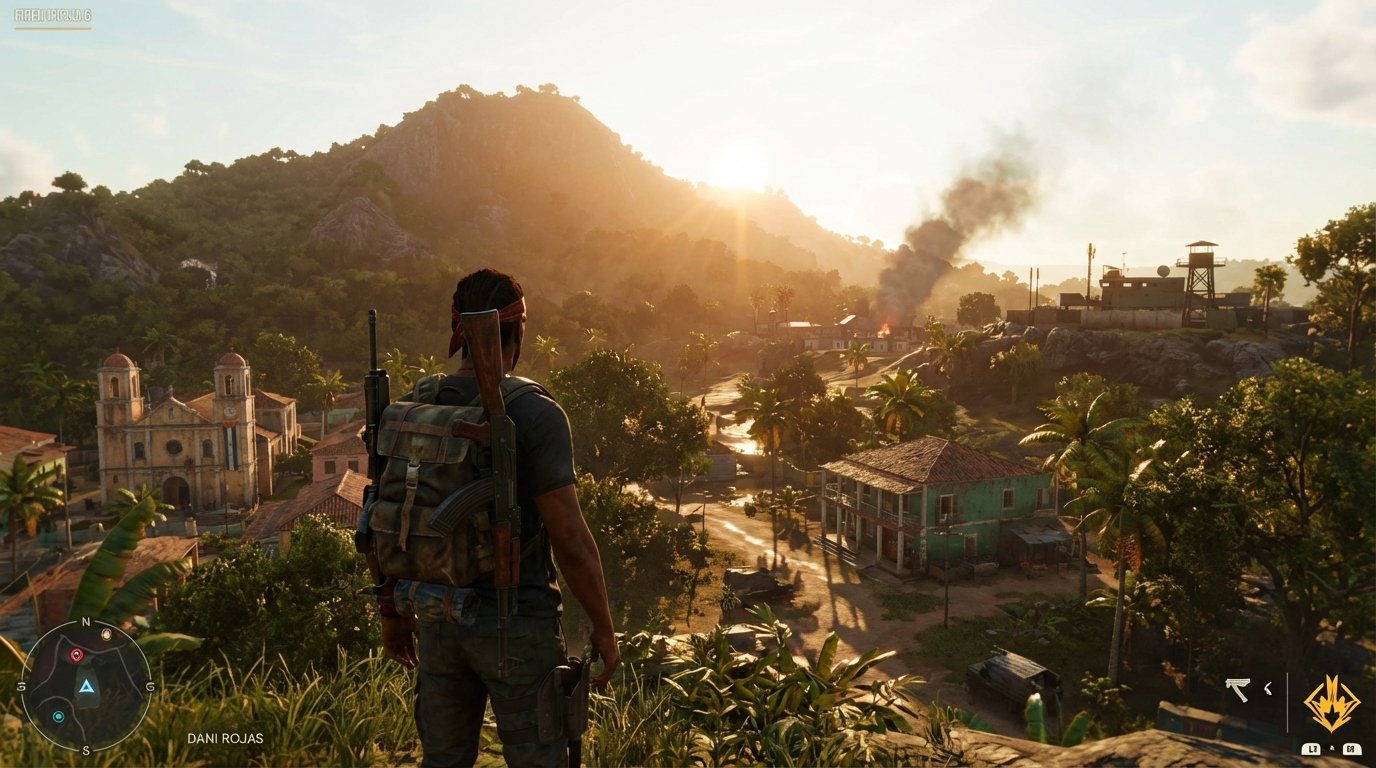This screenshot has width=1376, height=768.
Task: Click the white marker inside the minimap
Action: (x=106, y=634)
